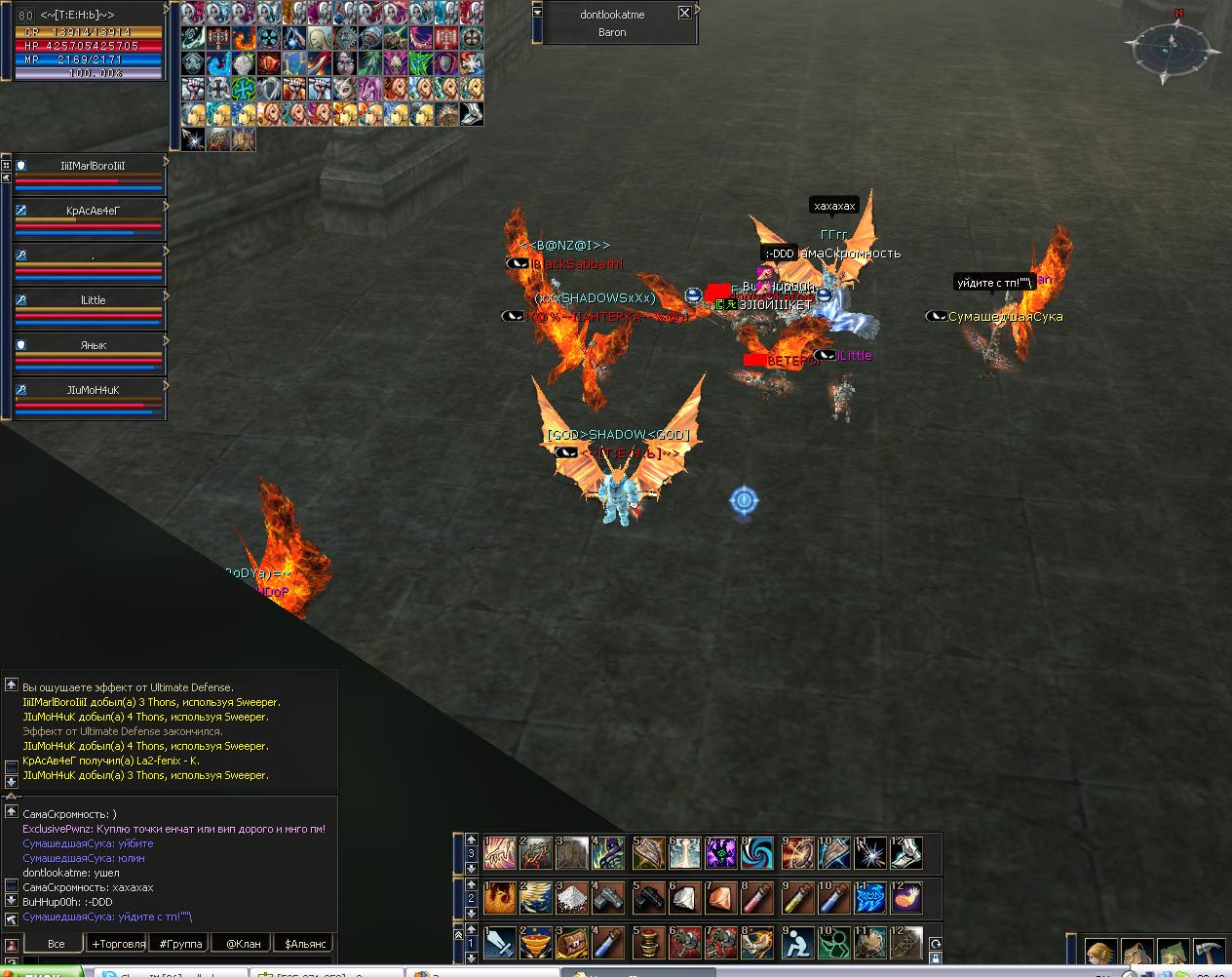Click the compass radar minimap
1232x977 pixels.
(x=1171, y=49)
